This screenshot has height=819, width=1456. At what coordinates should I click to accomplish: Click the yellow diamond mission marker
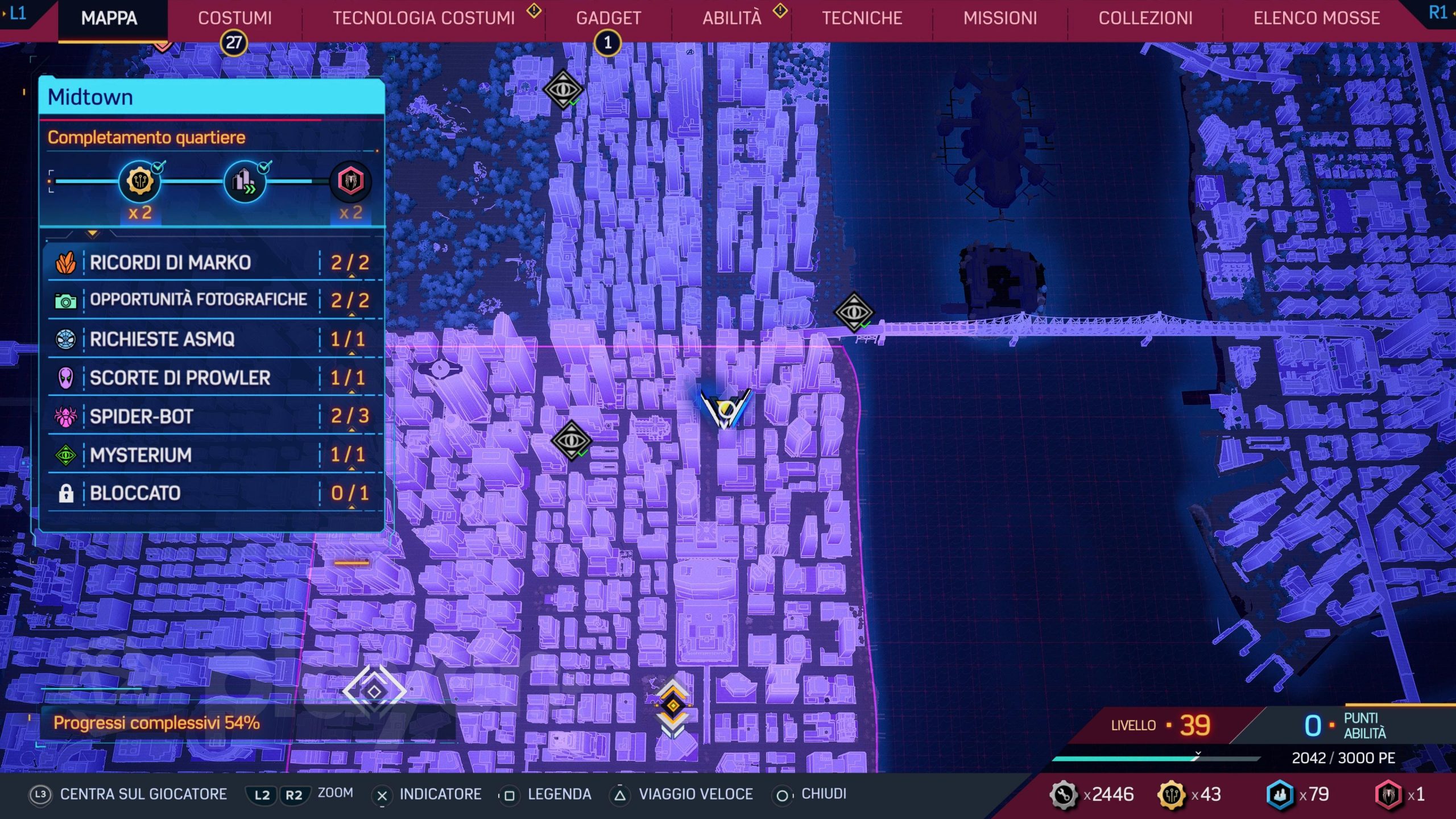[673, 706]
